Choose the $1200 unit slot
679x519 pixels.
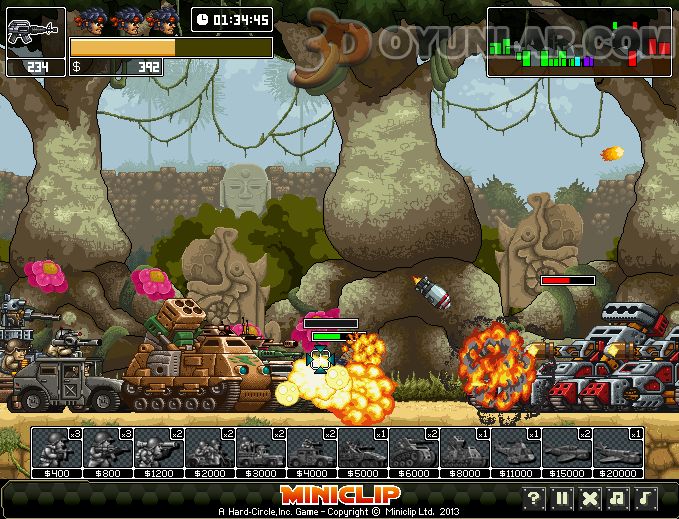coord(159,449)
